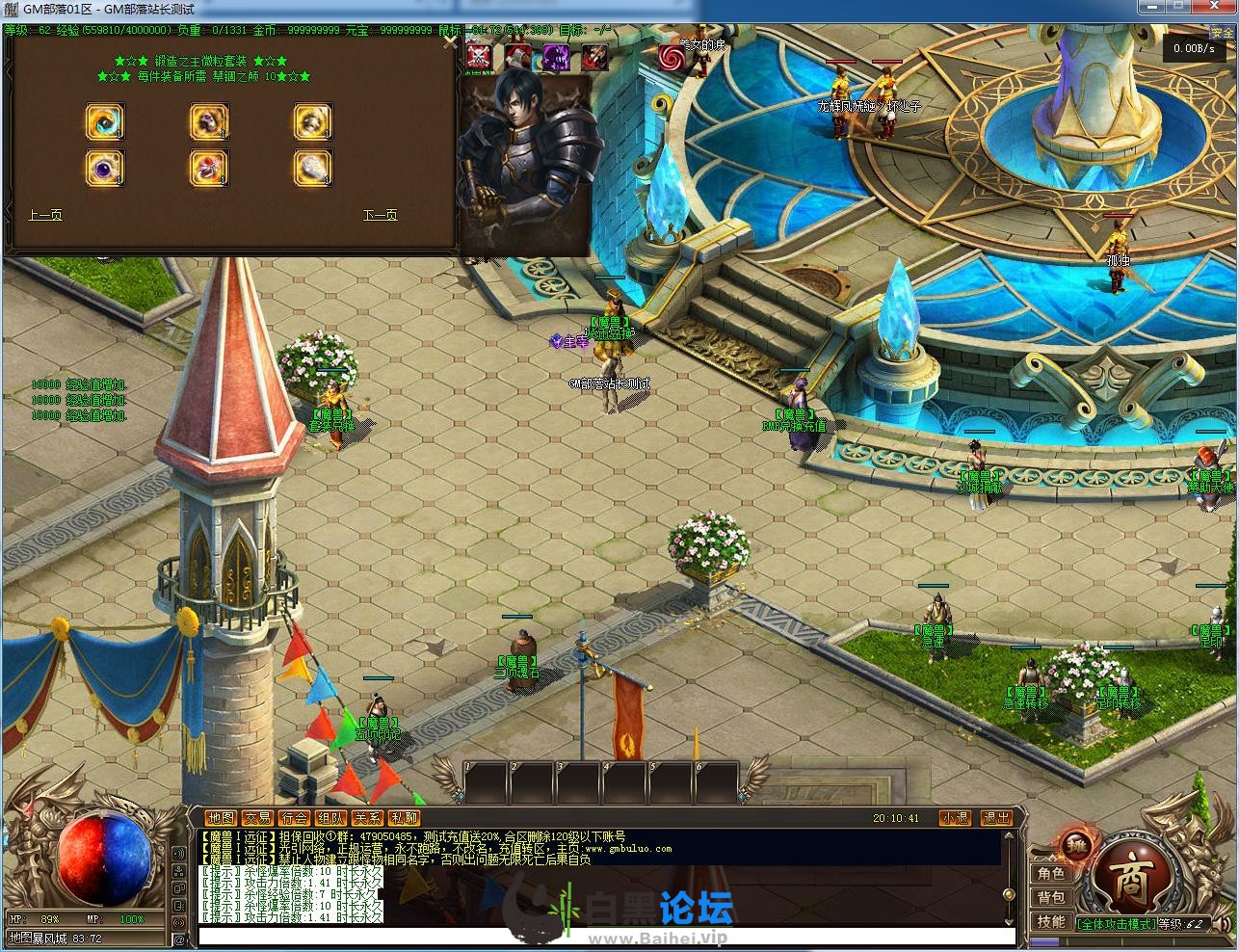Screen dimensions: 1239x952
Task: Close the forging set dialog
Action: pos(449,40)
